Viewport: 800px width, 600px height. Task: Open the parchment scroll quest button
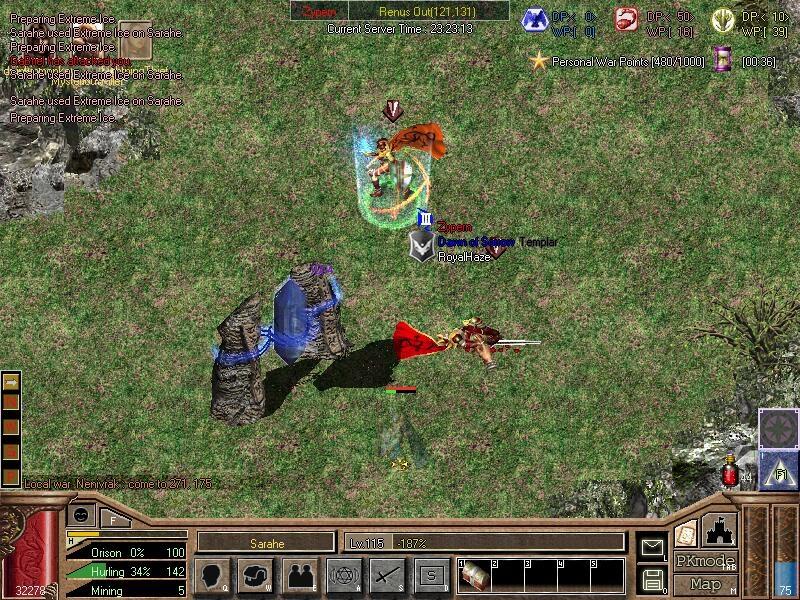click(686, 531)
